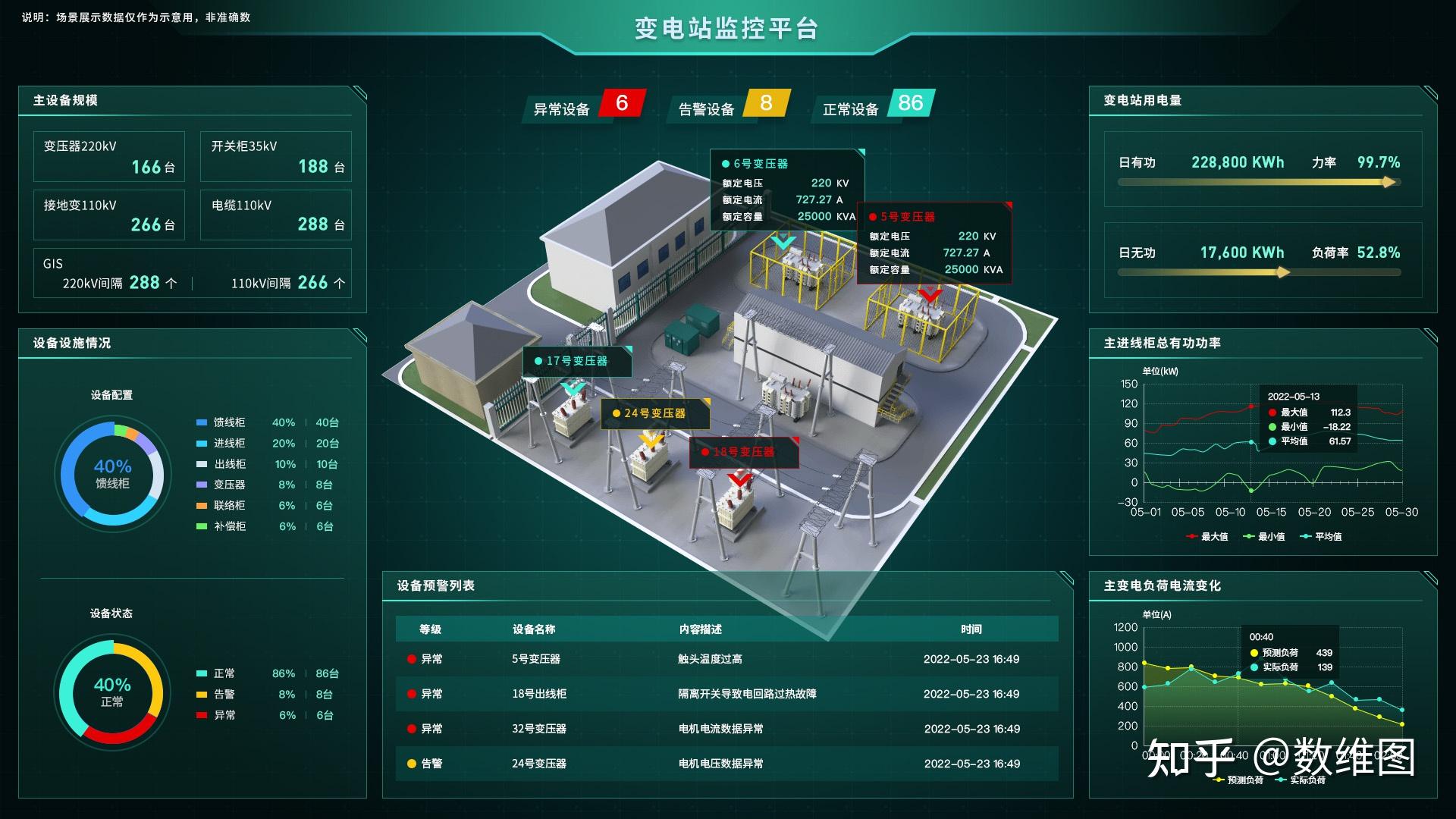The height and width of the screenshot is (819, 1456).
Task: Expand the 设备设施情况 section
Action: (x=70, y=343)
